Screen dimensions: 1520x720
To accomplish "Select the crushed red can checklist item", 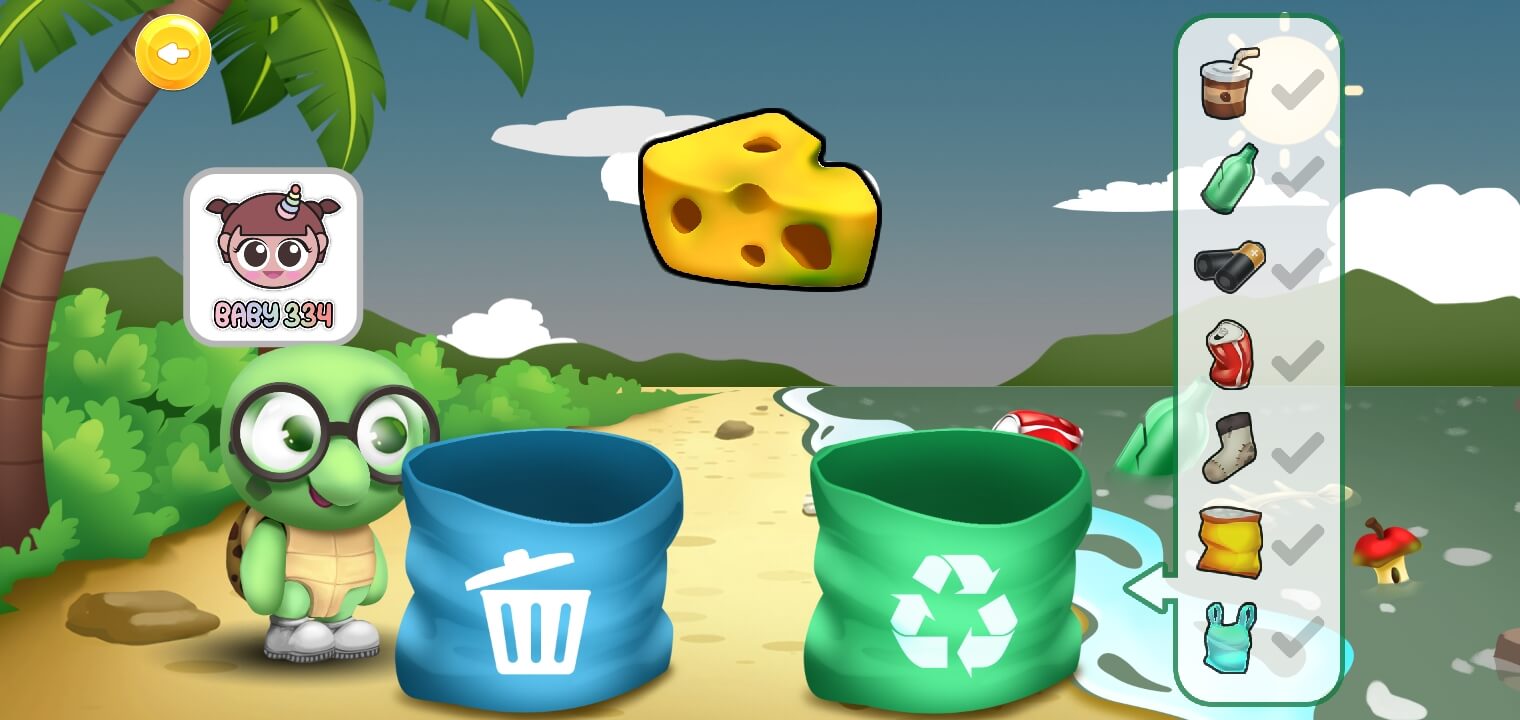I will click(x=1229, y=354).
